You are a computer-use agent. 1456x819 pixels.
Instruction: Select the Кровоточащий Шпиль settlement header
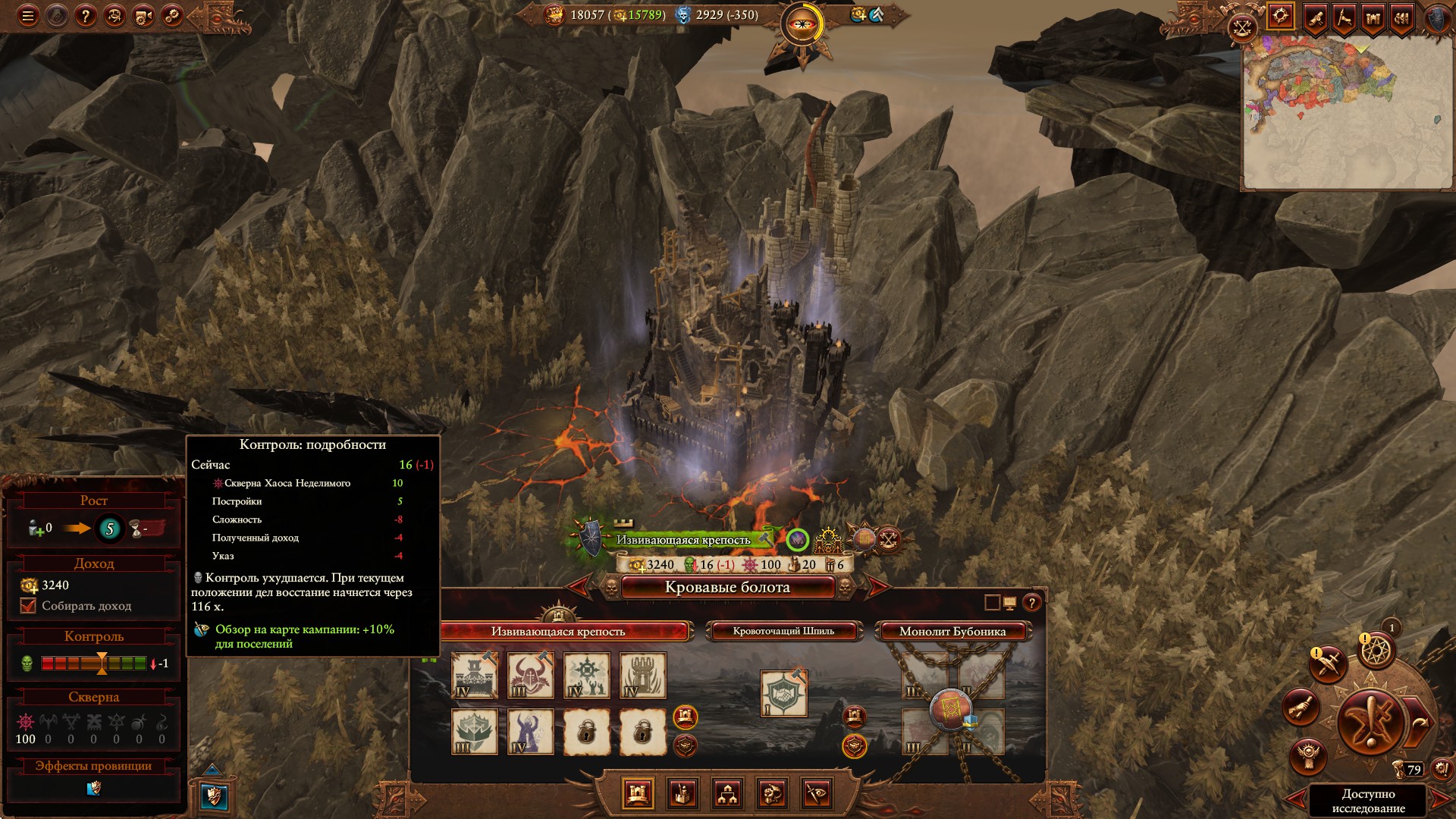pyautogui.click(x=783, y=631)
